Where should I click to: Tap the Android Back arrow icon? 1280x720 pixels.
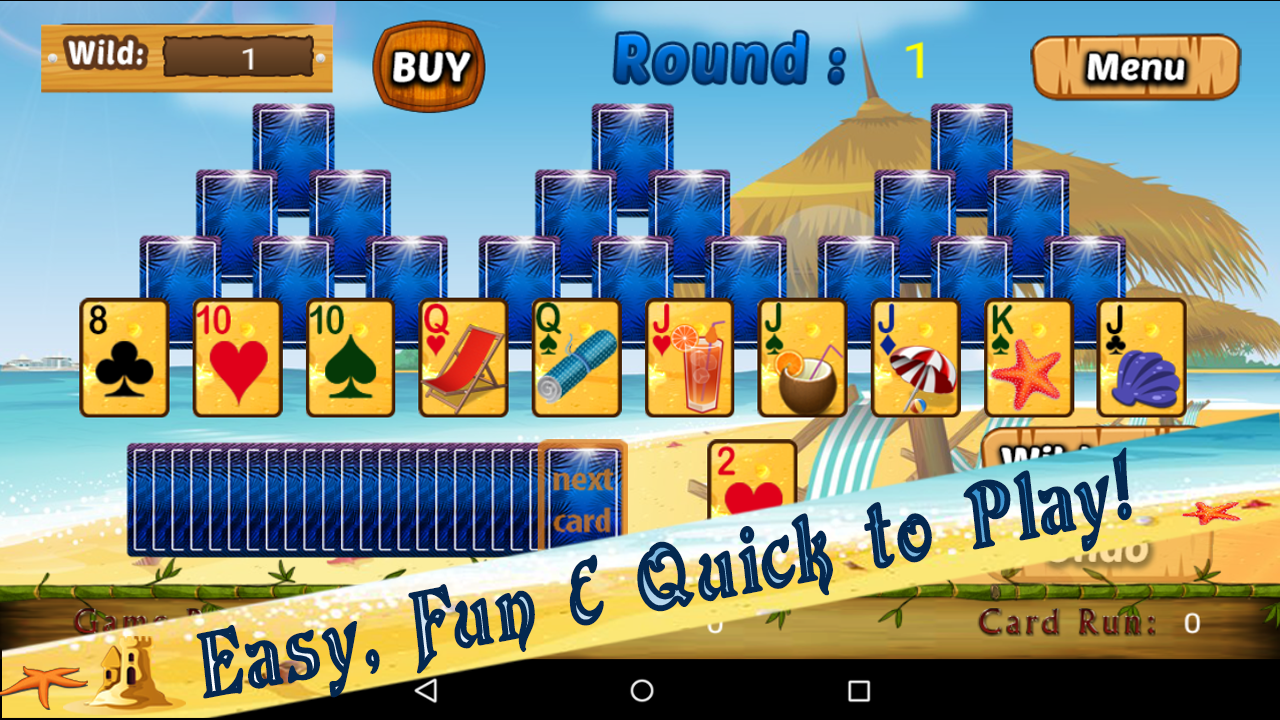tap(427, 689)
